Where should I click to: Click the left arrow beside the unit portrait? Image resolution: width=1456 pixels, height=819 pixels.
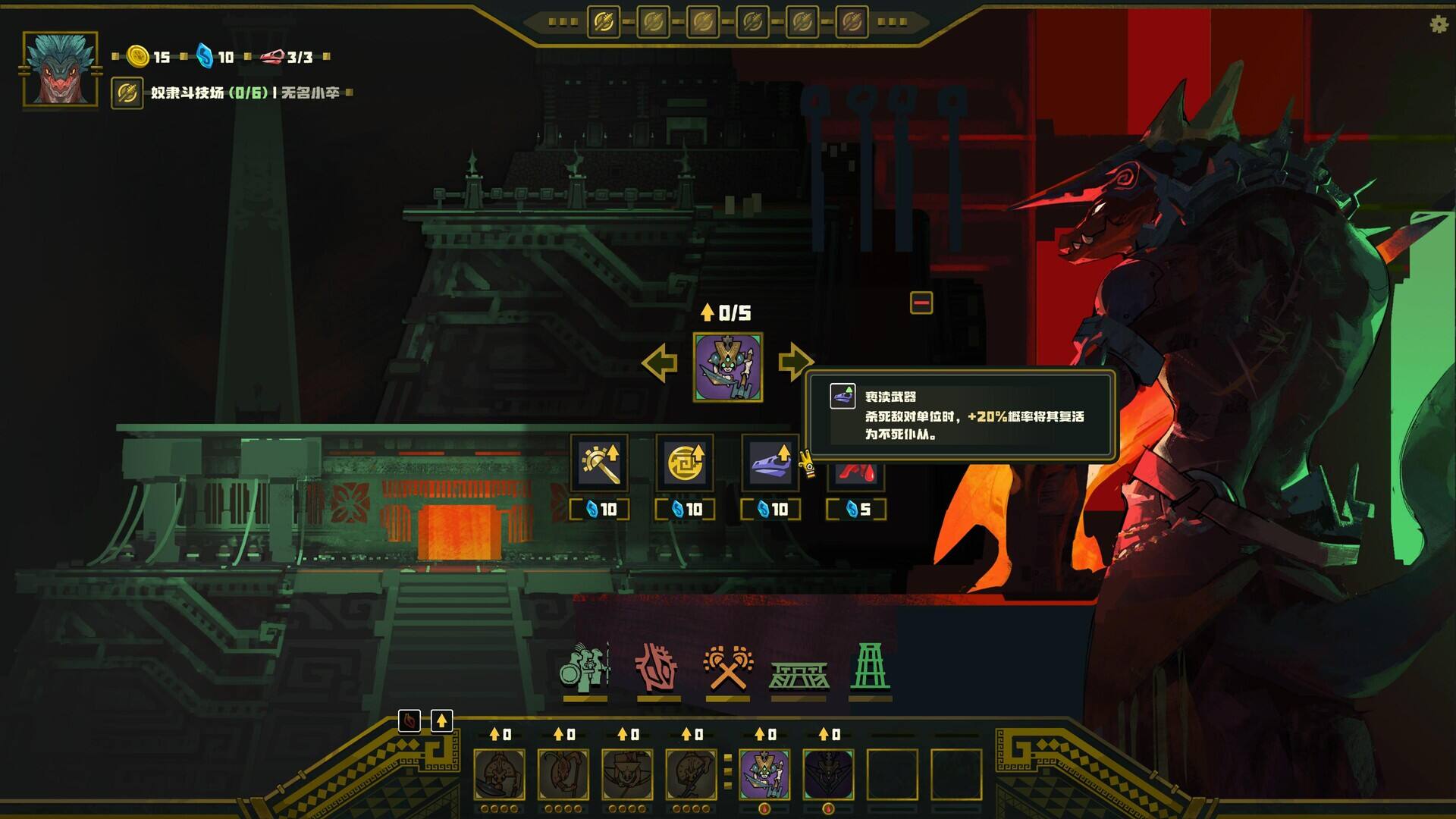coord(659,363)
